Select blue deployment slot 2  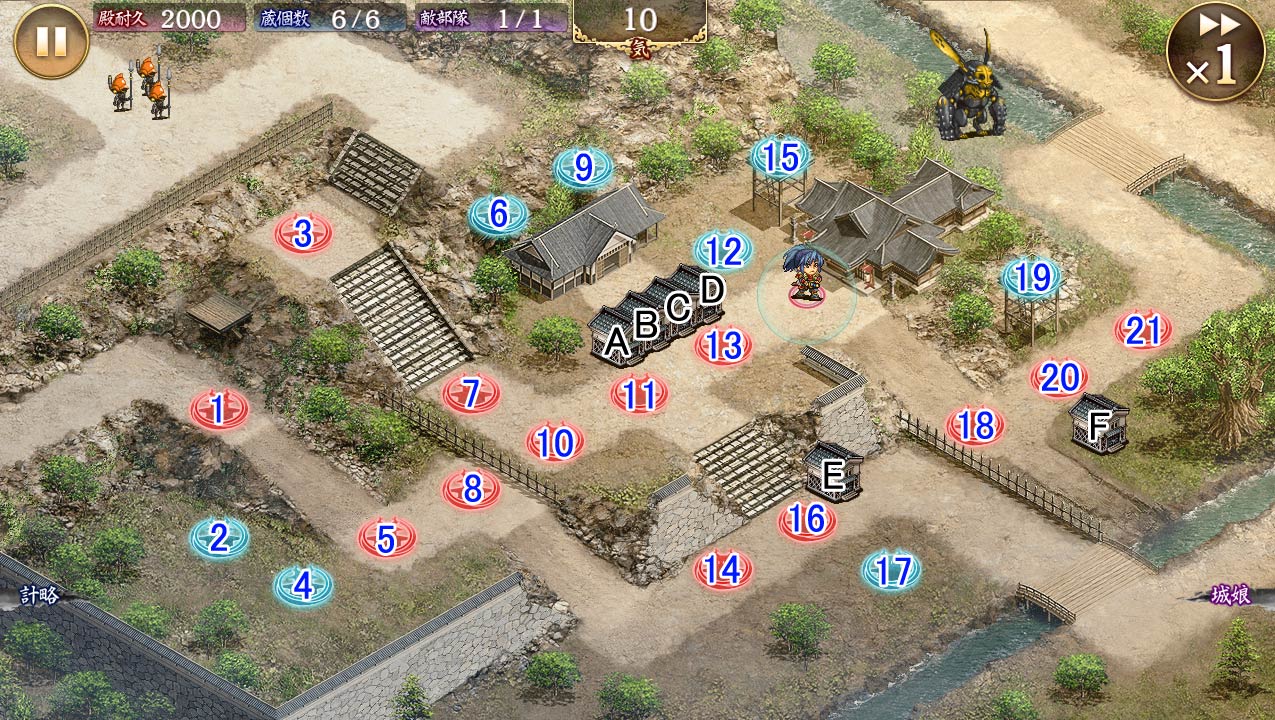coord(219,538)
